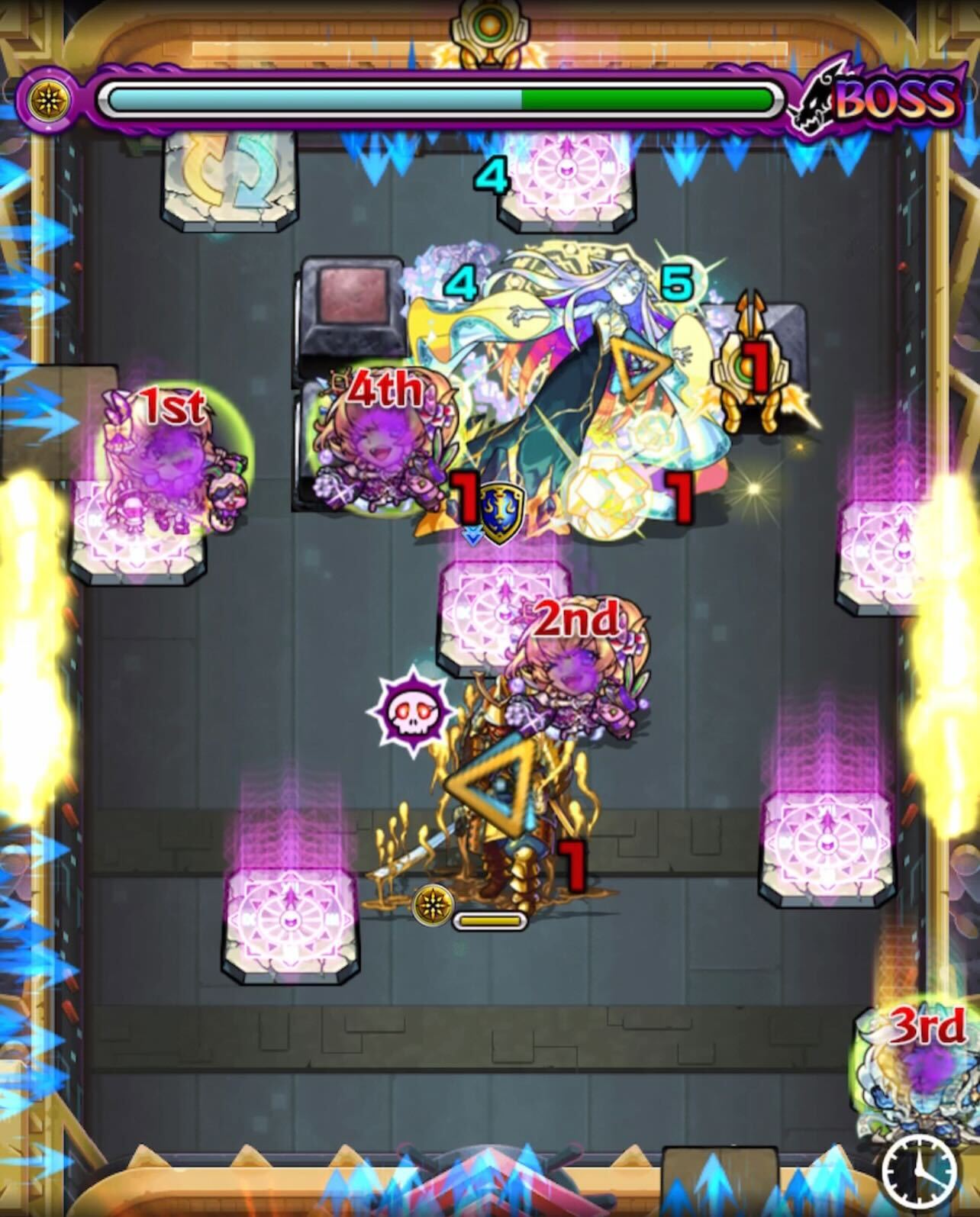The image size is (980, 1217).
Task: Select the 4th character near the boss
Action: click(x=382, y=446)
